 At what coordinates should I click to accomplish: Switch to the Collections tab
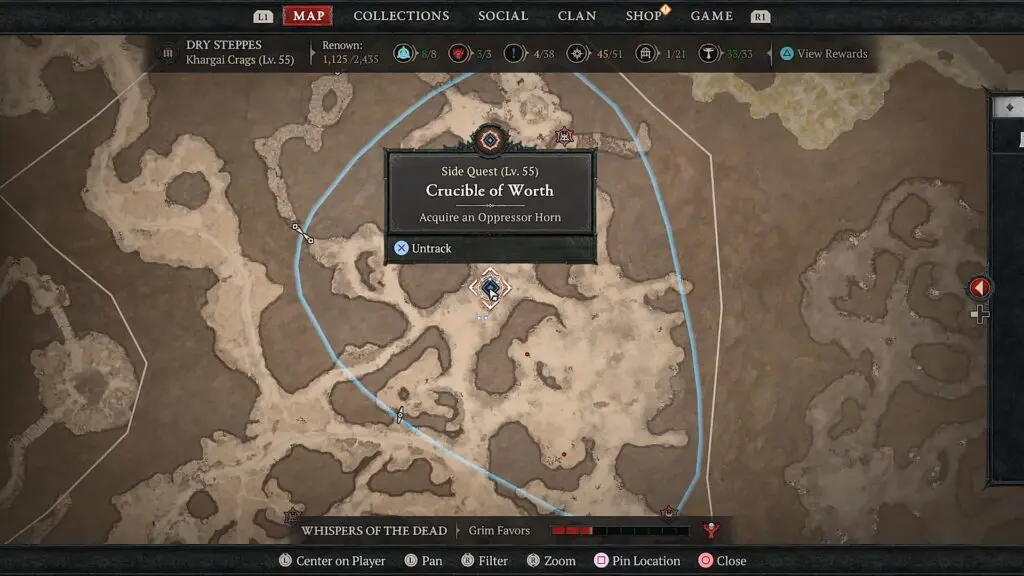coord(401,16)
